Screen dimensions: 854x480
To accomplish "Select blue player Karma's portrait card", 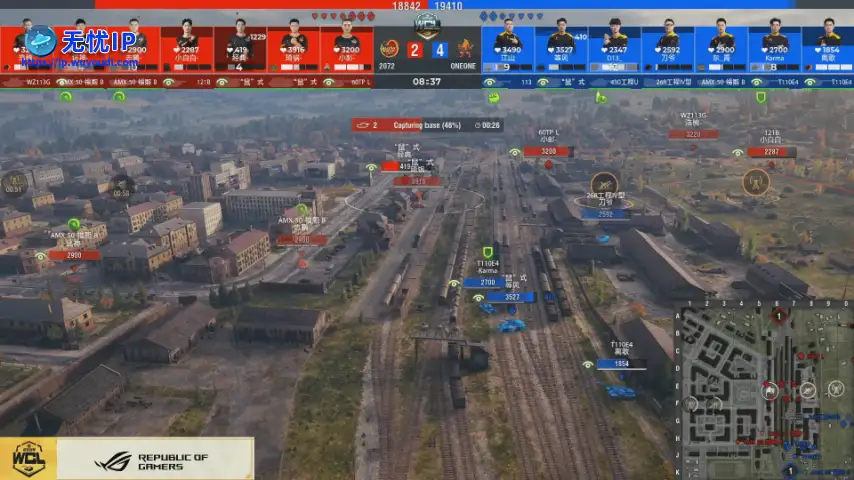I will 775,45.
